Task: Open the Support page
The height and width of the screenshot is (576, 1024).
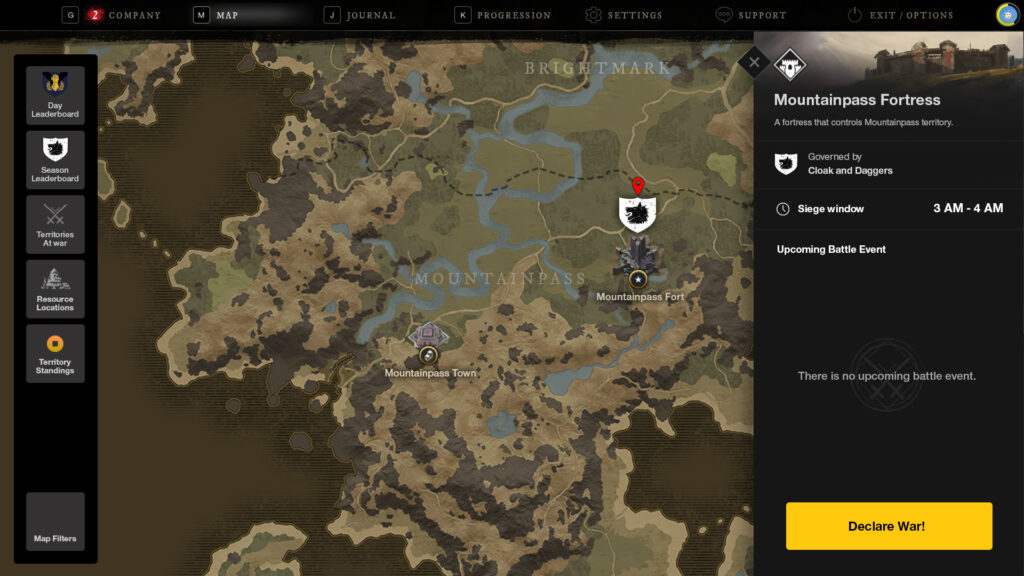Action: pyautogui.click(x=761, y=15)
